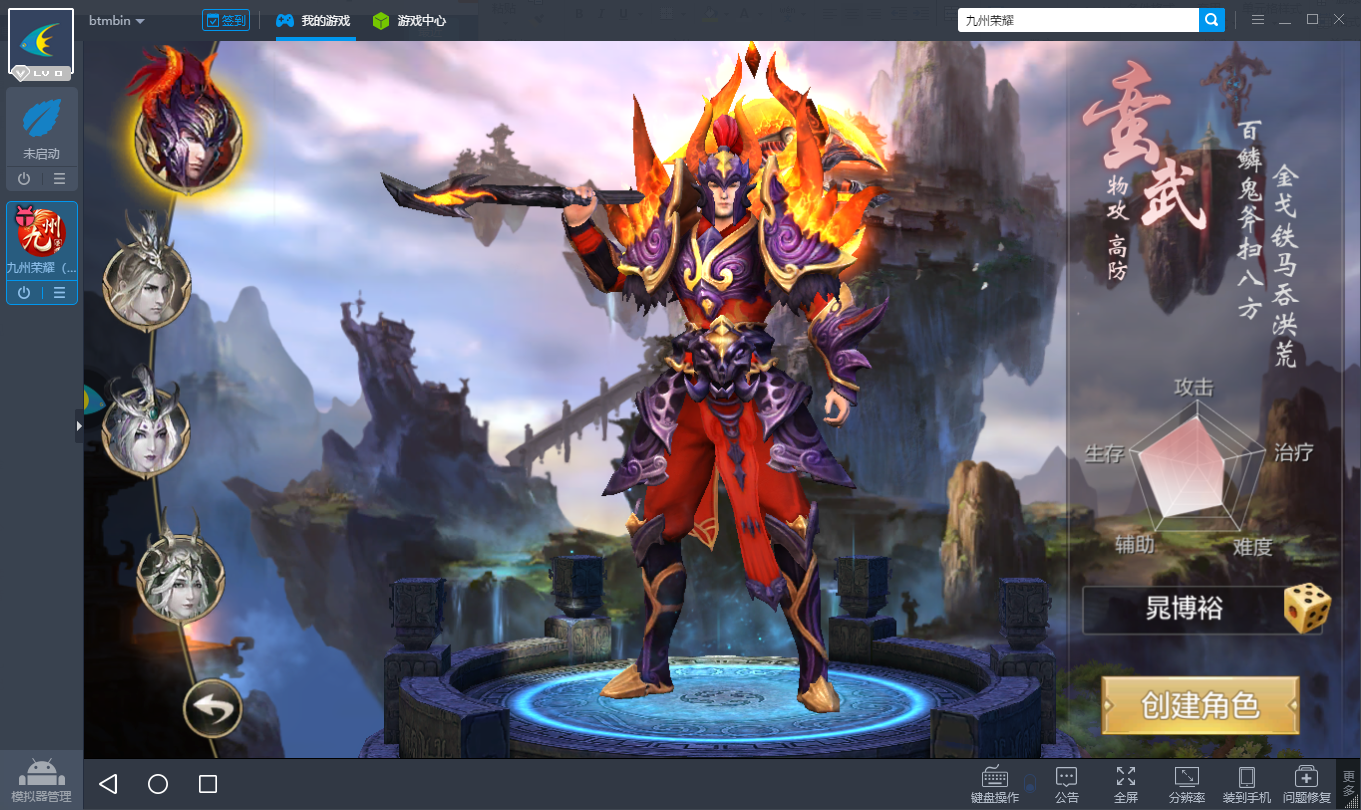
Task: Change the 分辨率 resolution setting
Action: 1187,784
